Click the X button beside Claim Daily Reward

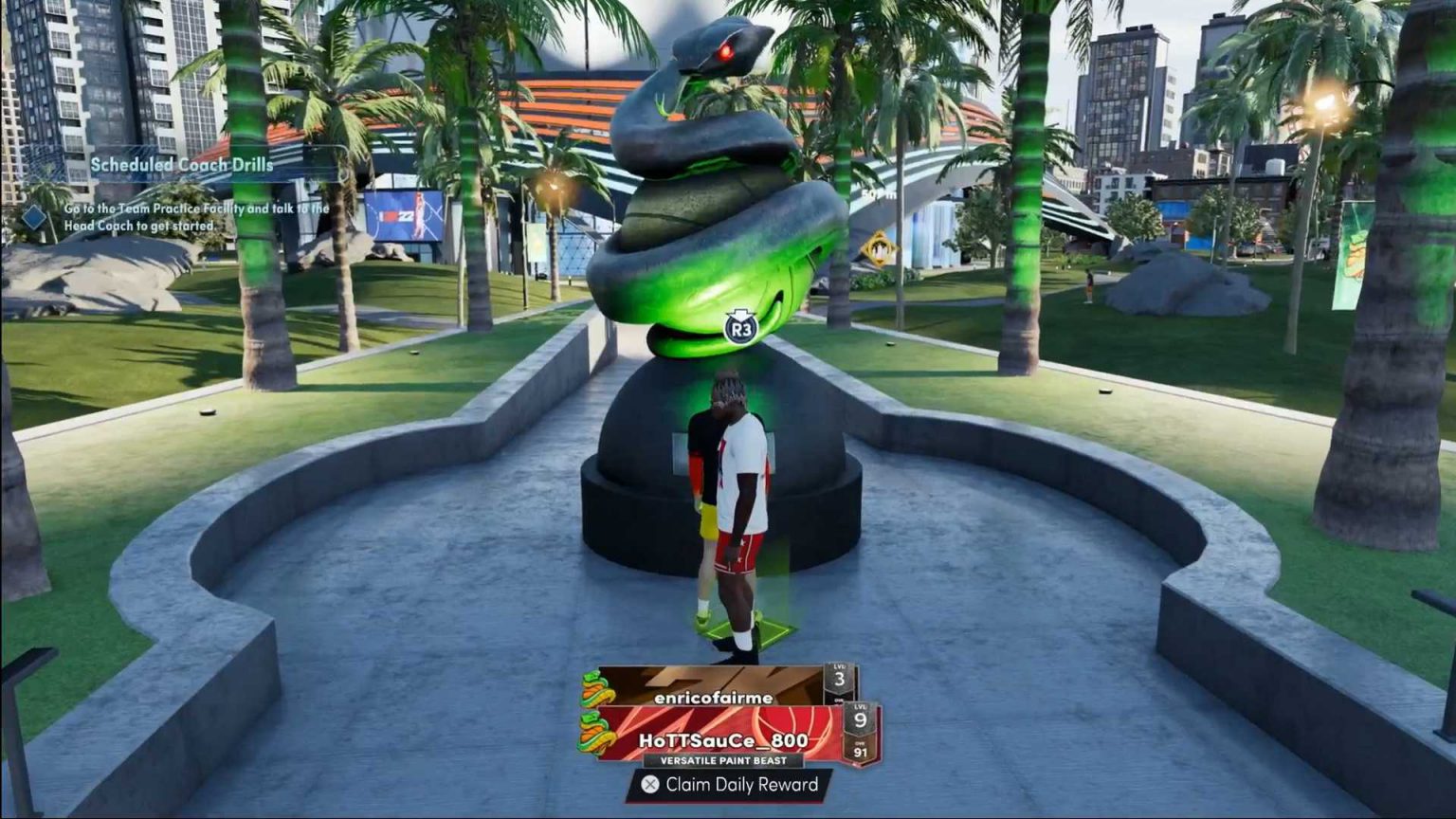(x=650, y=786)
